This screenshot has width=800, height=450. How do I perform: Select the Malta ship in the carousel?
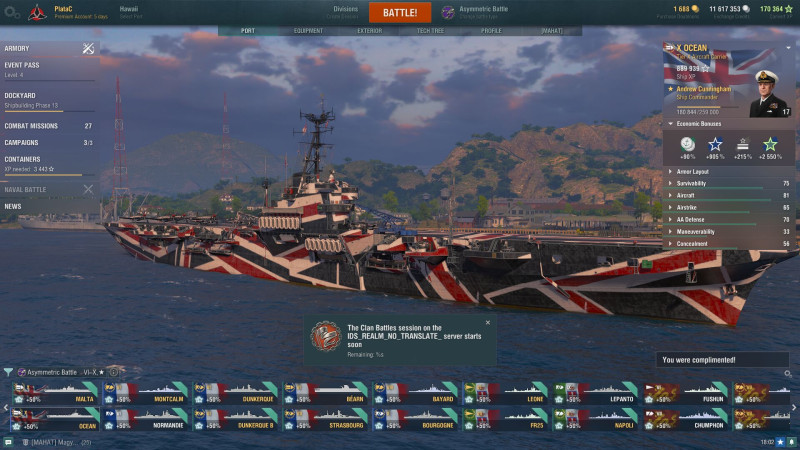pyautogui.click(x=55, y=392)
